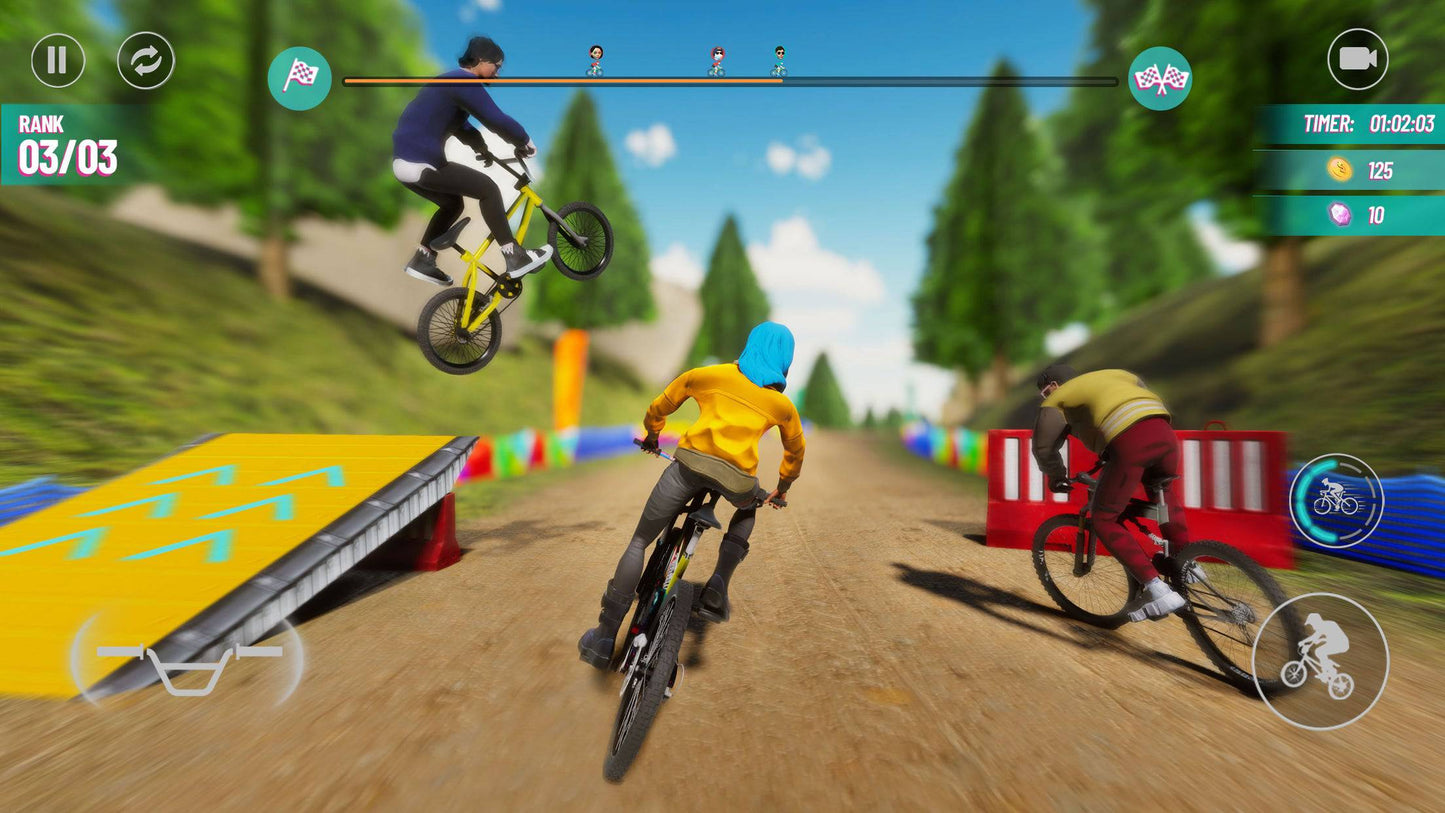Screen dimensions: 1445x813
Task: Switch the camera view
Action: (1357, 59)
